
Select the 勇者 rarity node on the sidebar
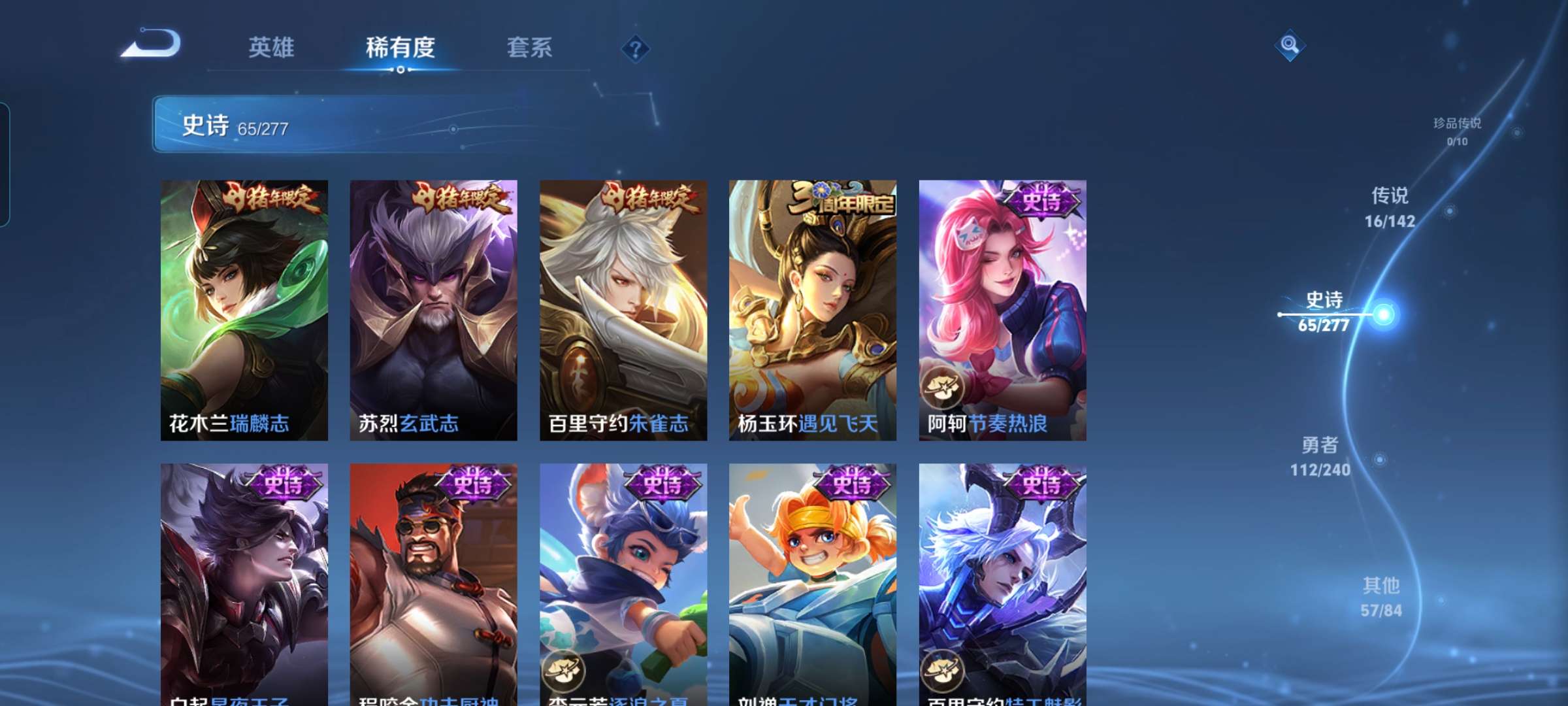pos(1320,458)
